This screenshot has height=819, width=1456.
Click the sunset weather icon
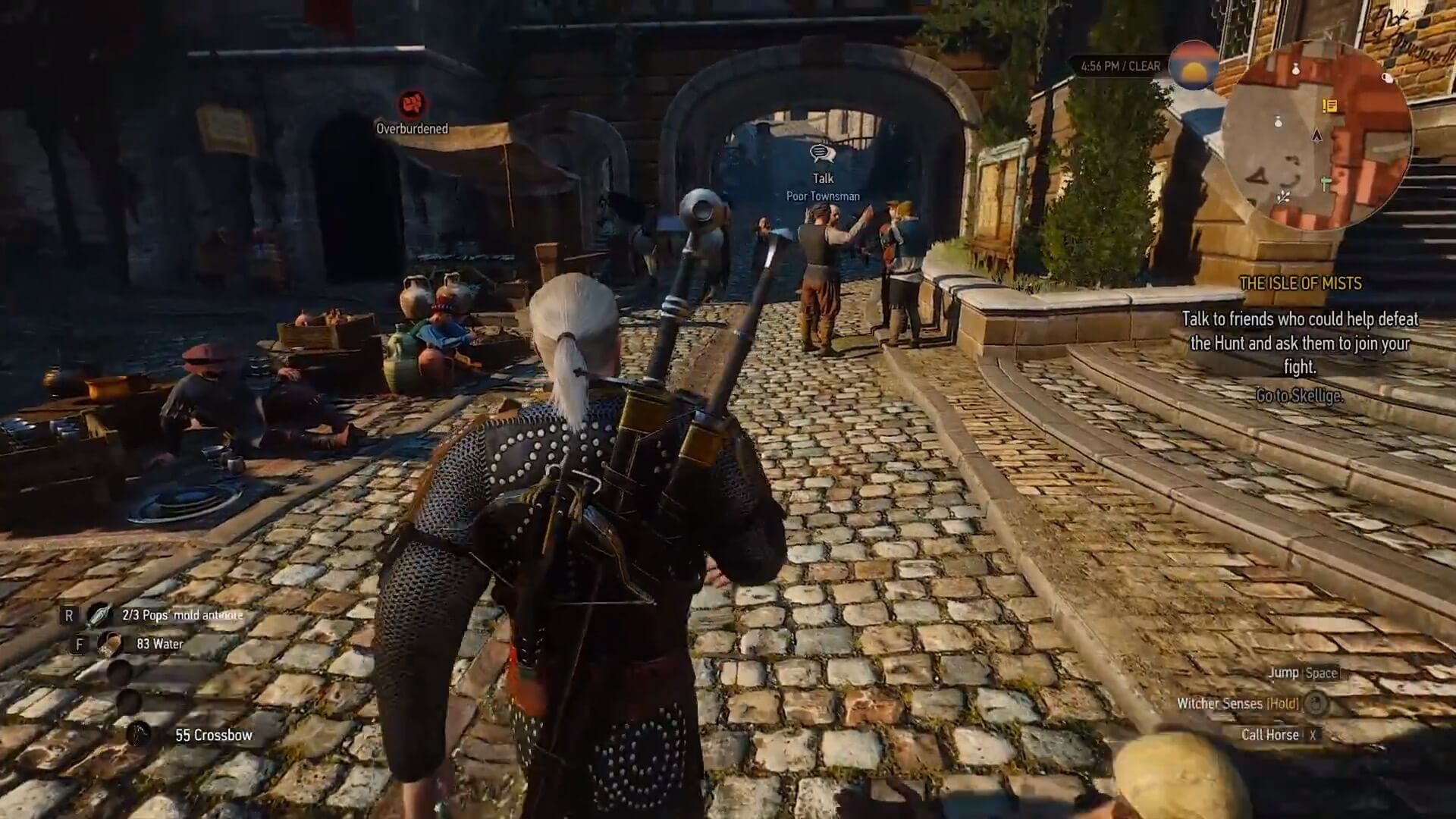pos(1193,66)
